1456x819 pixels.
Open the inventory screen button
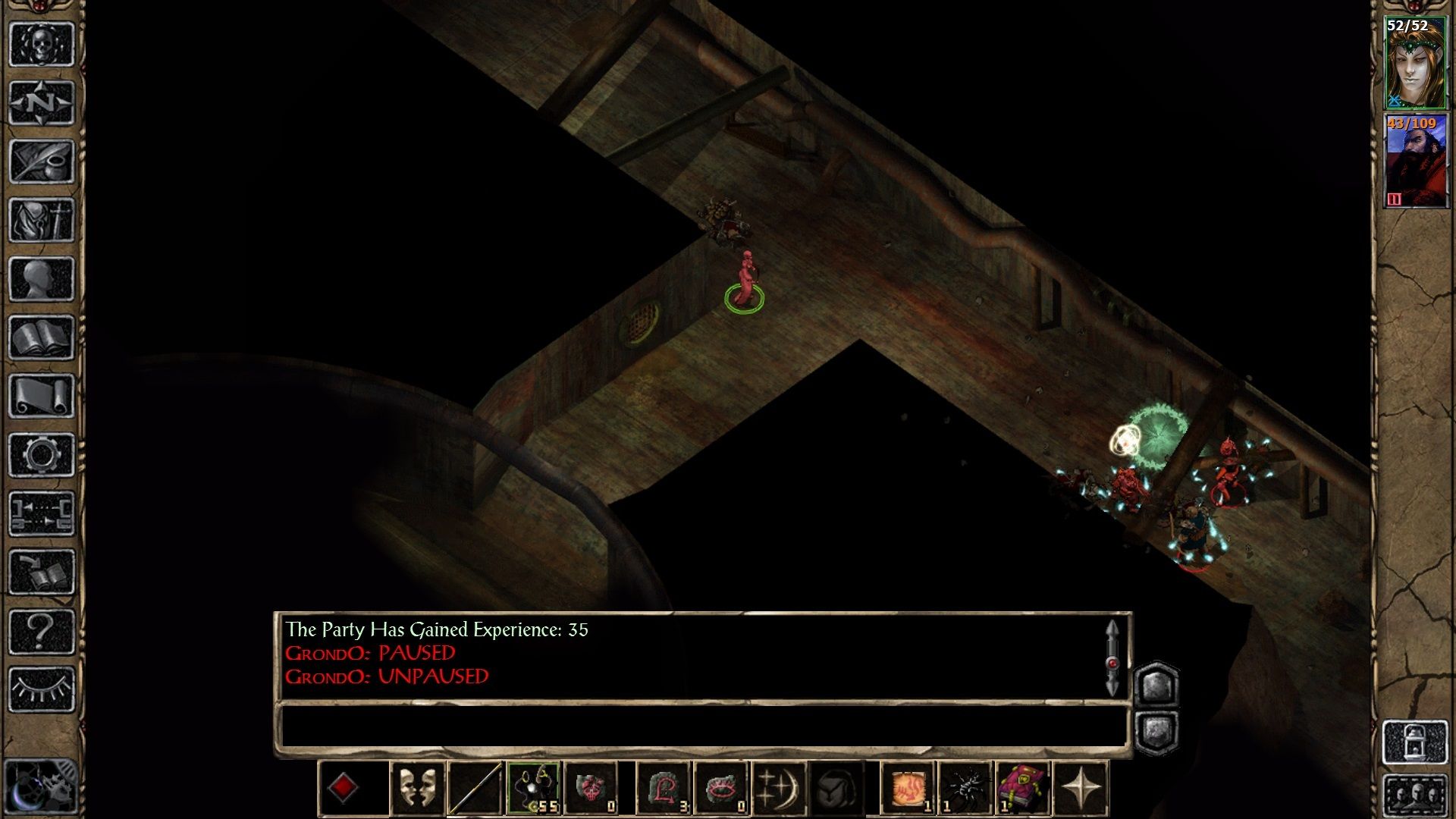[x=41, y=220]
